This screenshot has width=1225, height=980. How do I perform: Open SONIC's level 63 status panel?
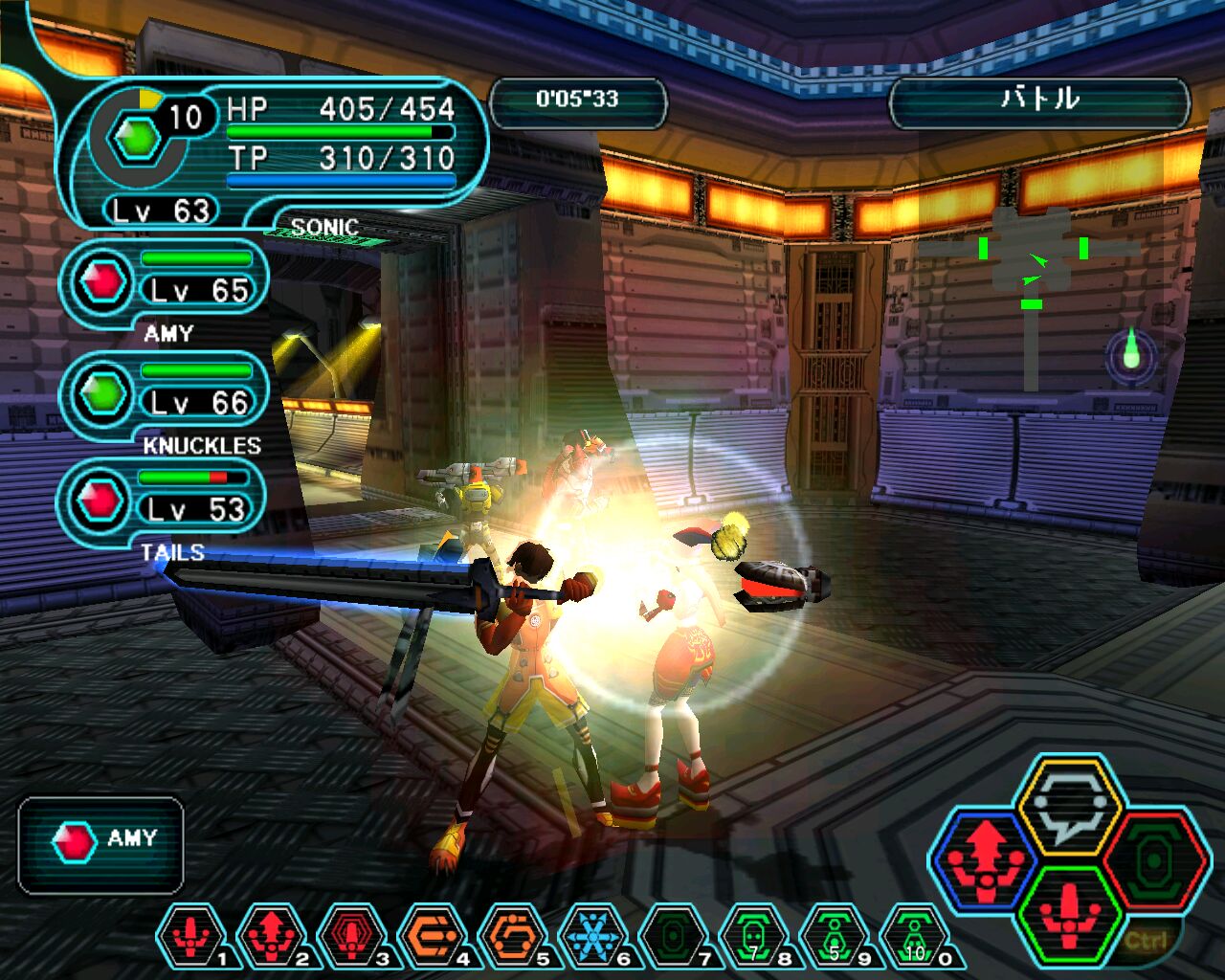point(273,153)
